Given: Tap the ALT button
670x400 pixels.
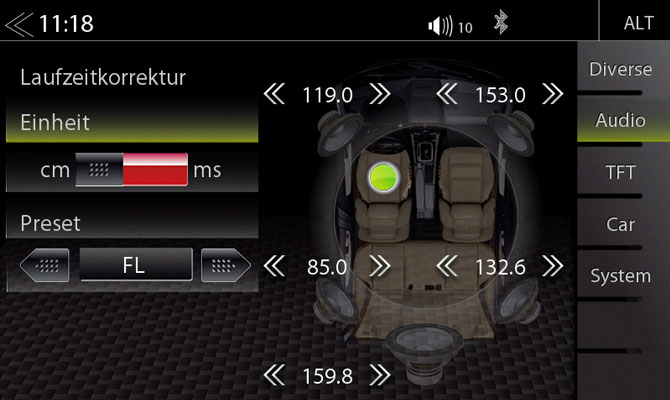Looking at the screenshot, I should pyautogui.click(x=638, y=23).
